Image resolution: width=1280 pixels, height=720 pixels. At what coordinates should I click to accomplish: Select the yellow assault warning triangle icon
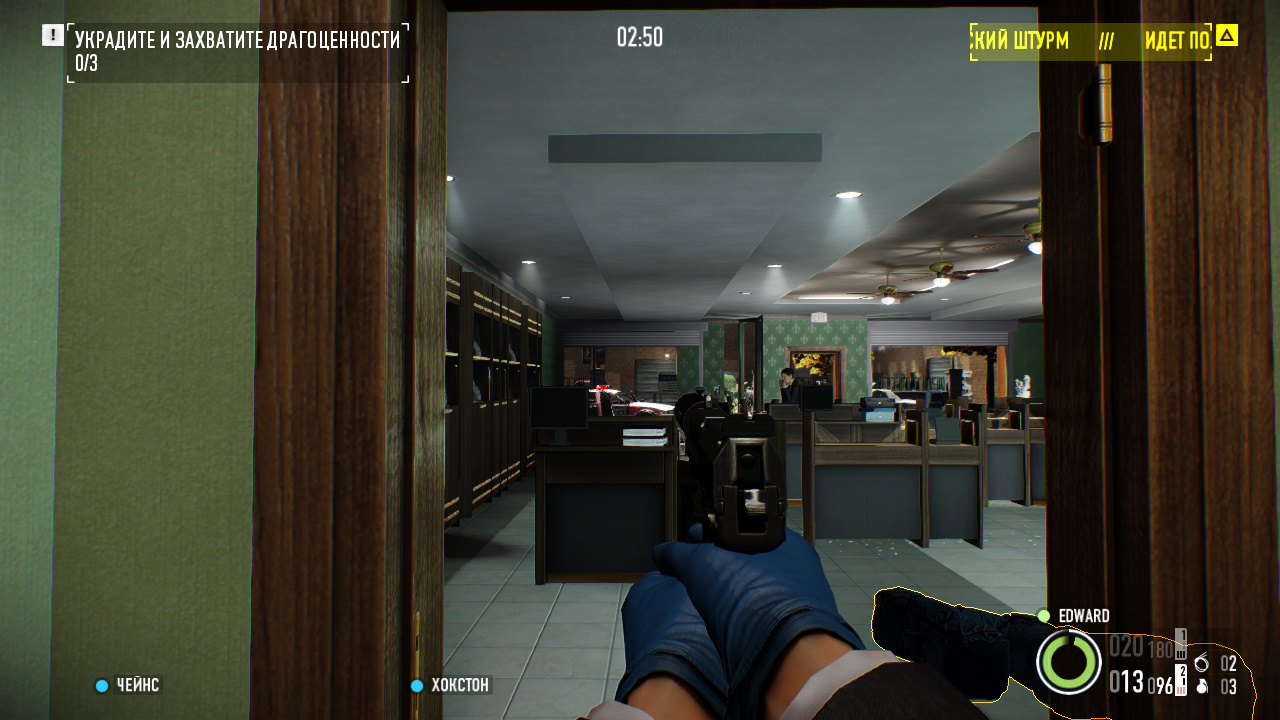pyautogui.click(x=1227, y=36)
